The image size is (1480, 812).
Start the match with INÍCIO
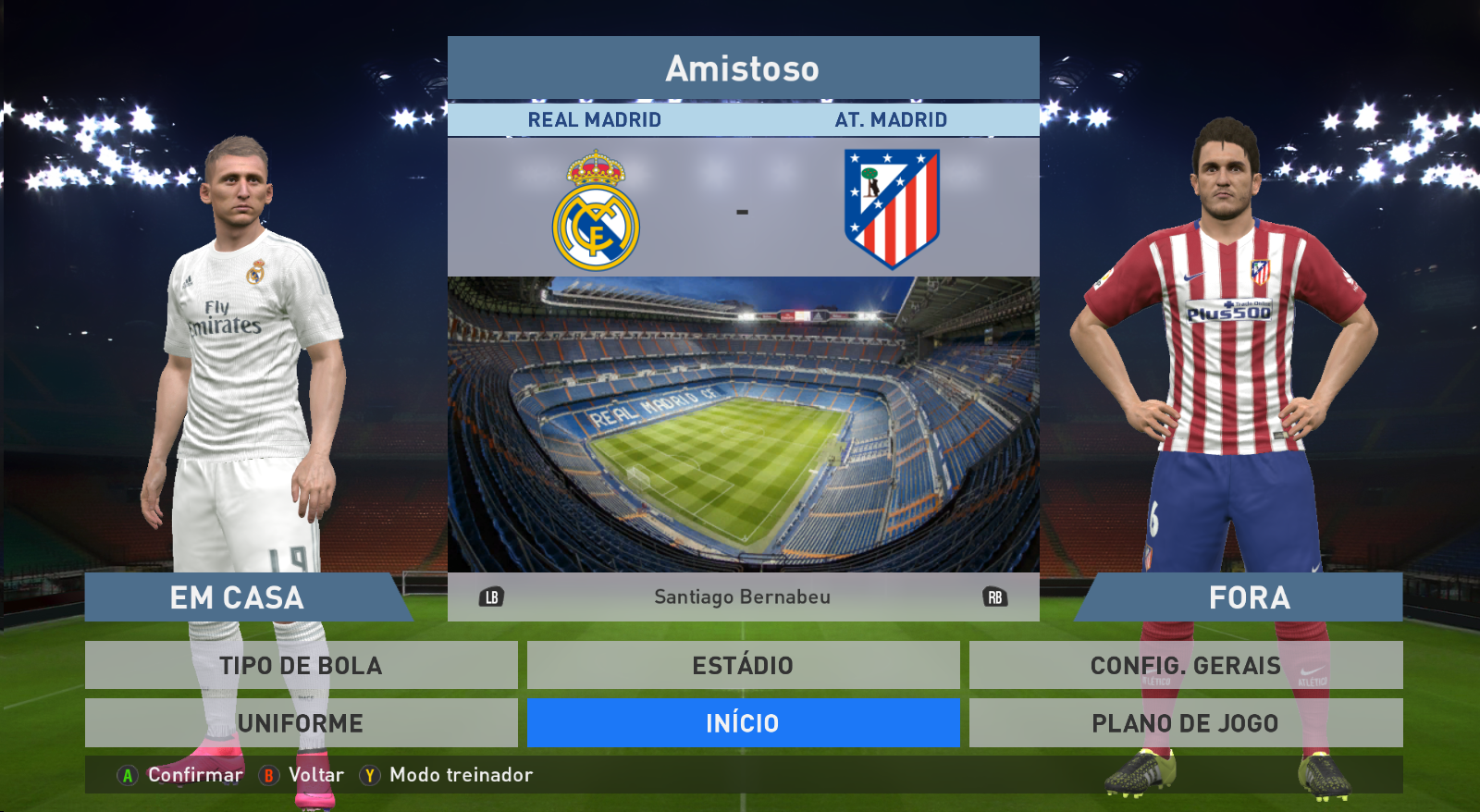(x=743, y=722)
